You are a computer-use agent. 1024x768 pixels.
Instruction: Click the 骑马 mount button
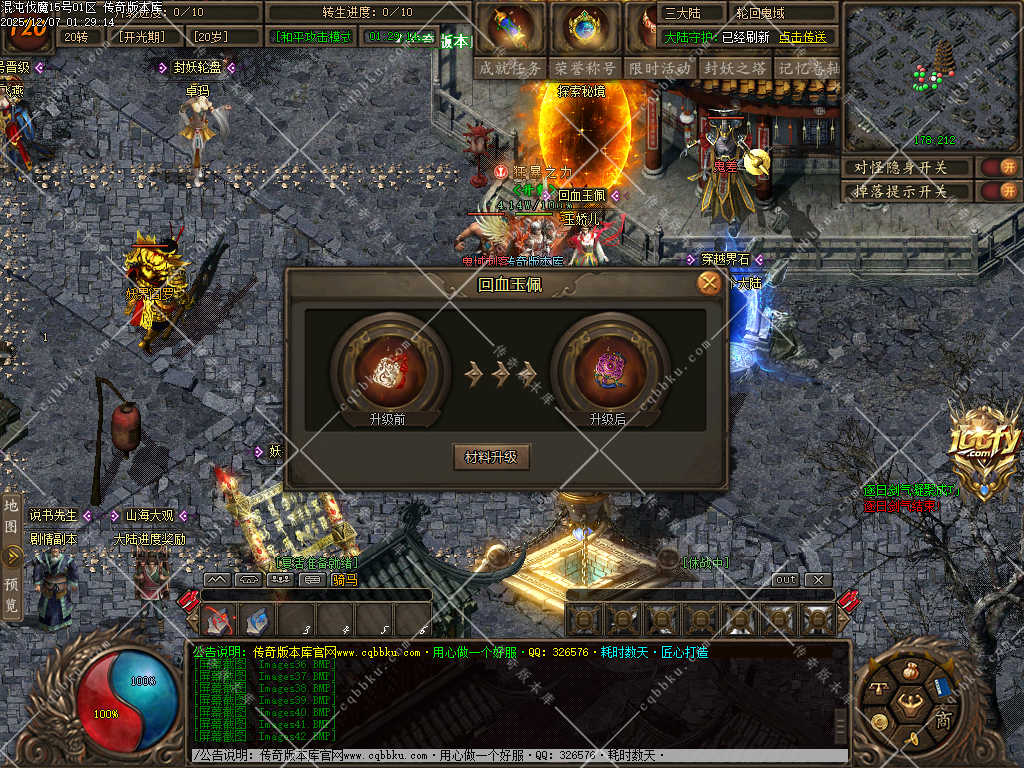345,579
